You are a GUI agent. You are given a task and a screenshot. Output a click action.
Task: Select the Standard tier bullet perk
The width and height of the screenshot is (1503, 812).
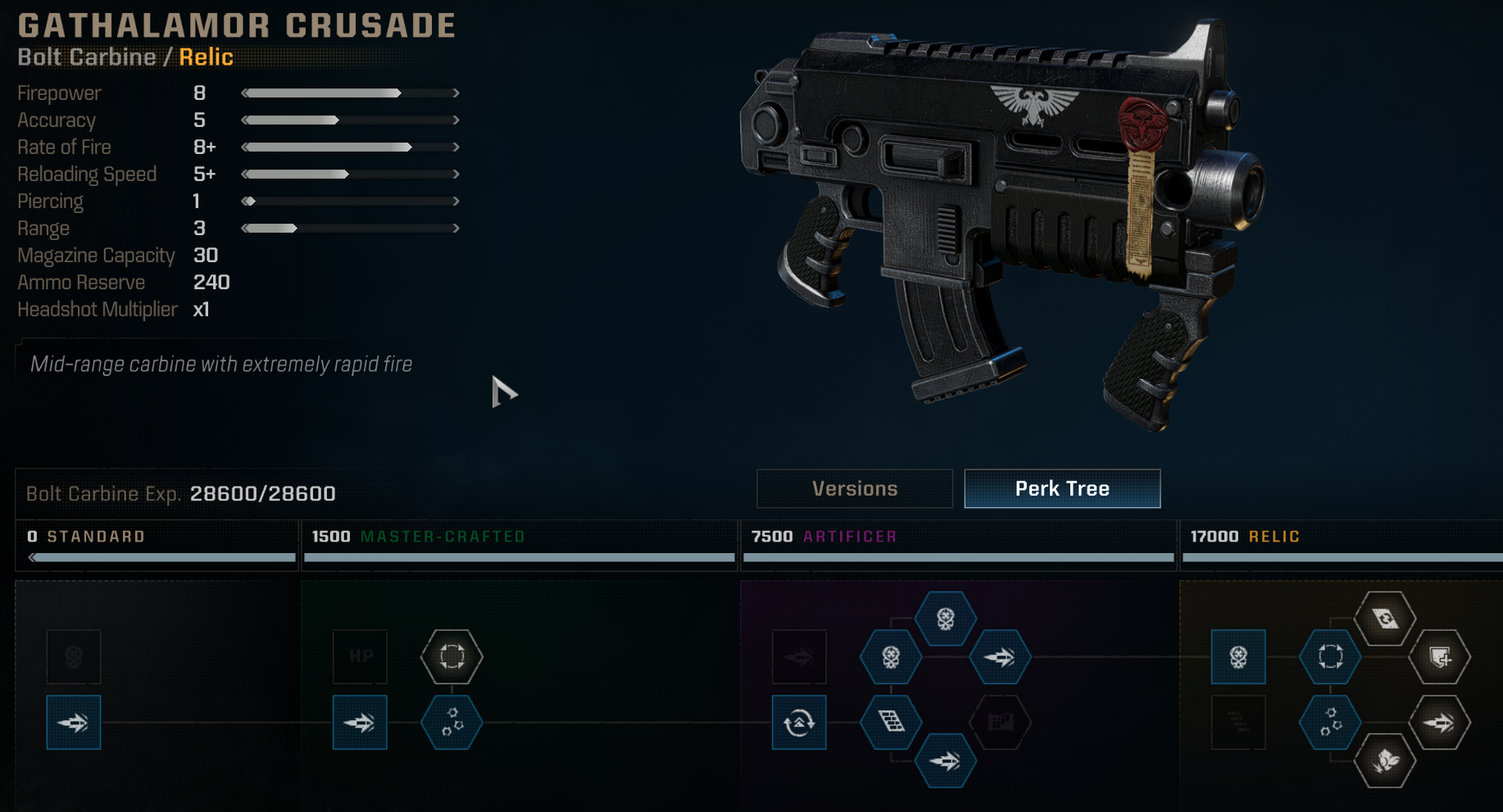pos(74,723)
